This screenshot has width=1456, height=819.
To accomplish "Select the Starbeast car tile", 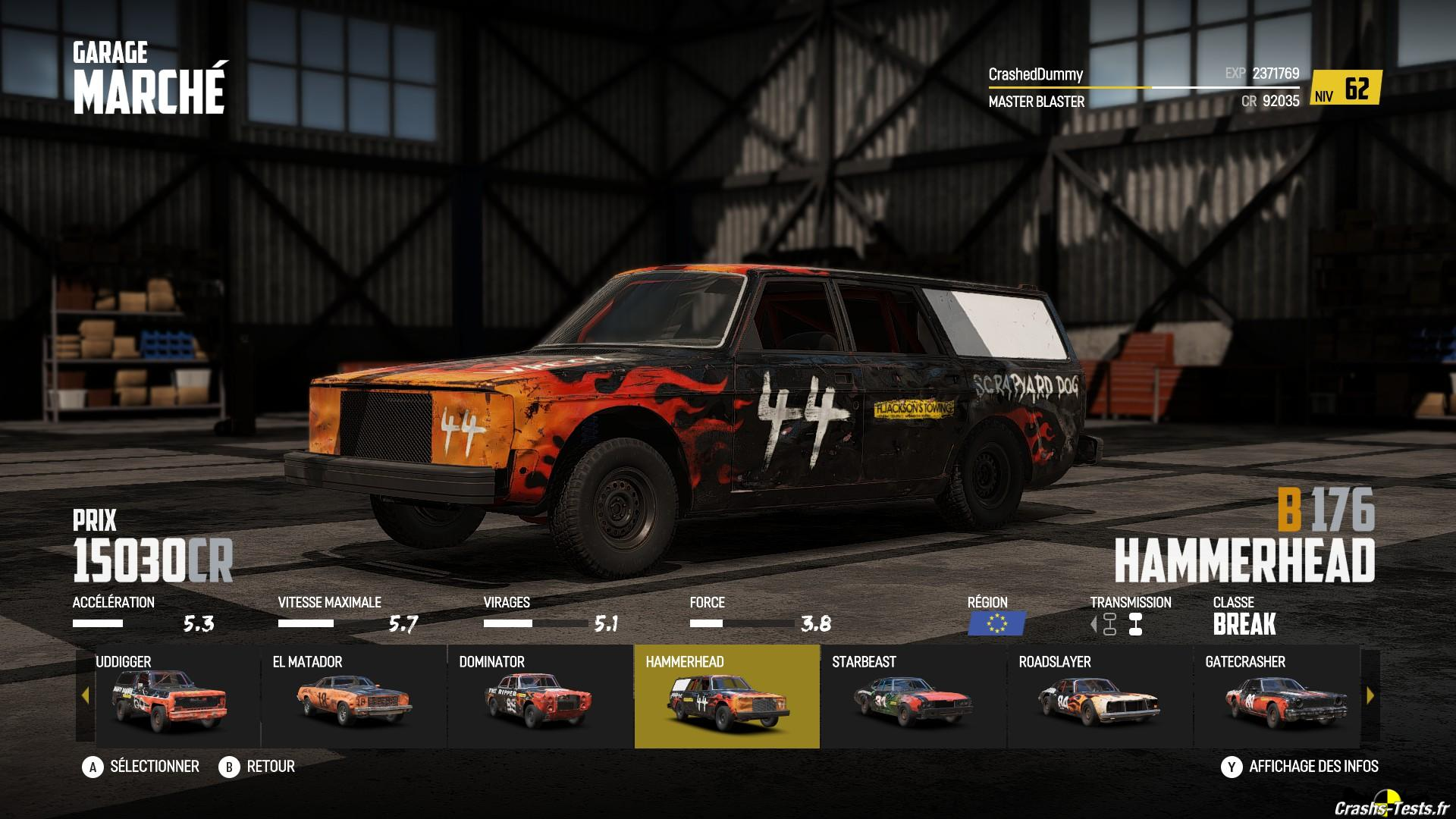I will pos(913,696).
